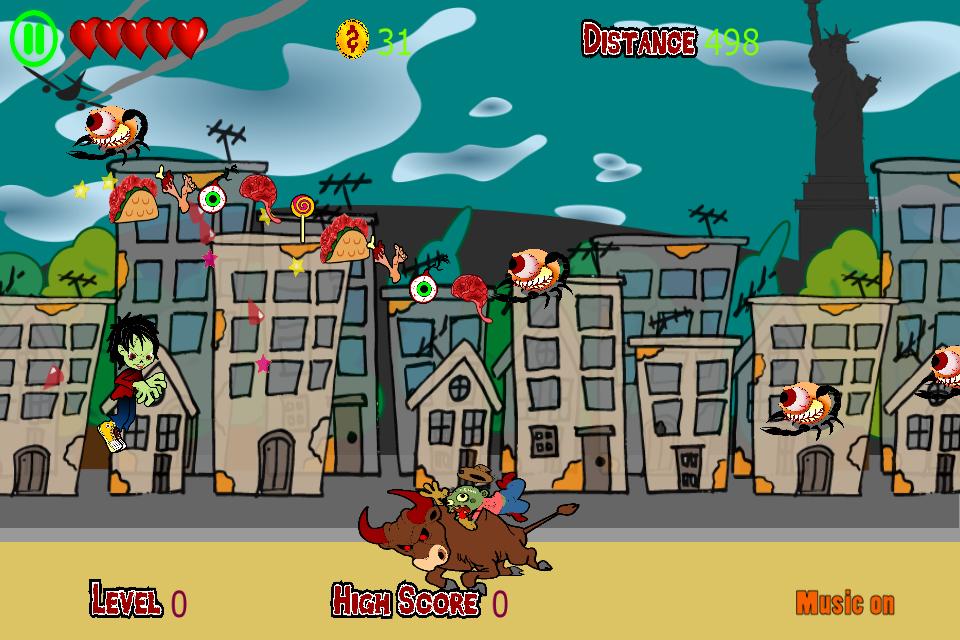Viewport: 960px width, 640px height.
Task: Pause the game with the green button
Action: coord(35,39)
